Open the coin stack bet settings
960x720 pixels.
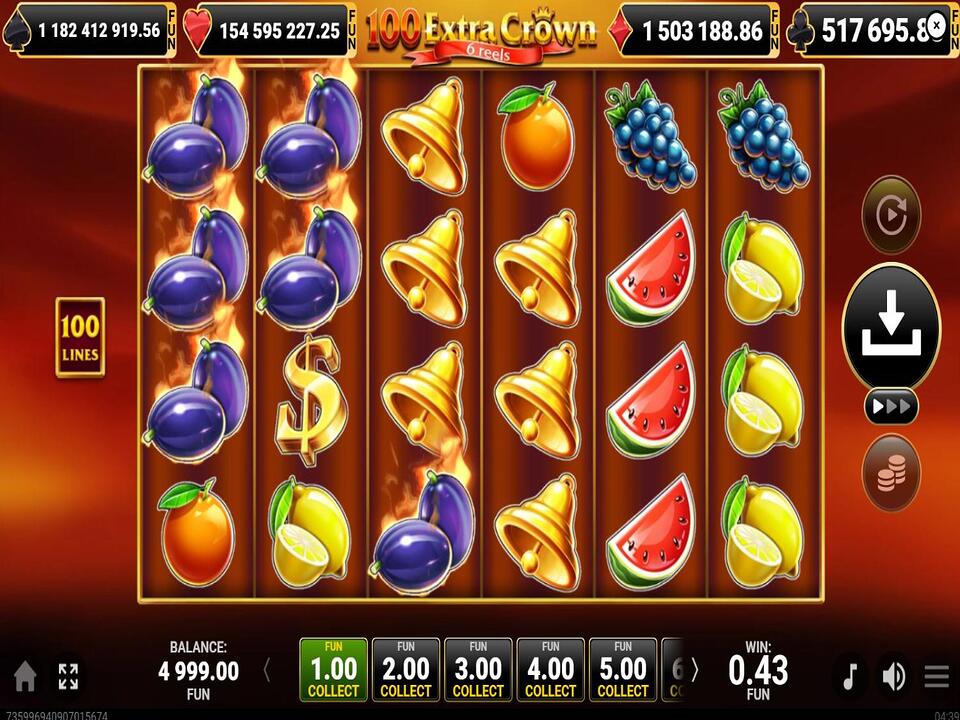pos(890,472)
